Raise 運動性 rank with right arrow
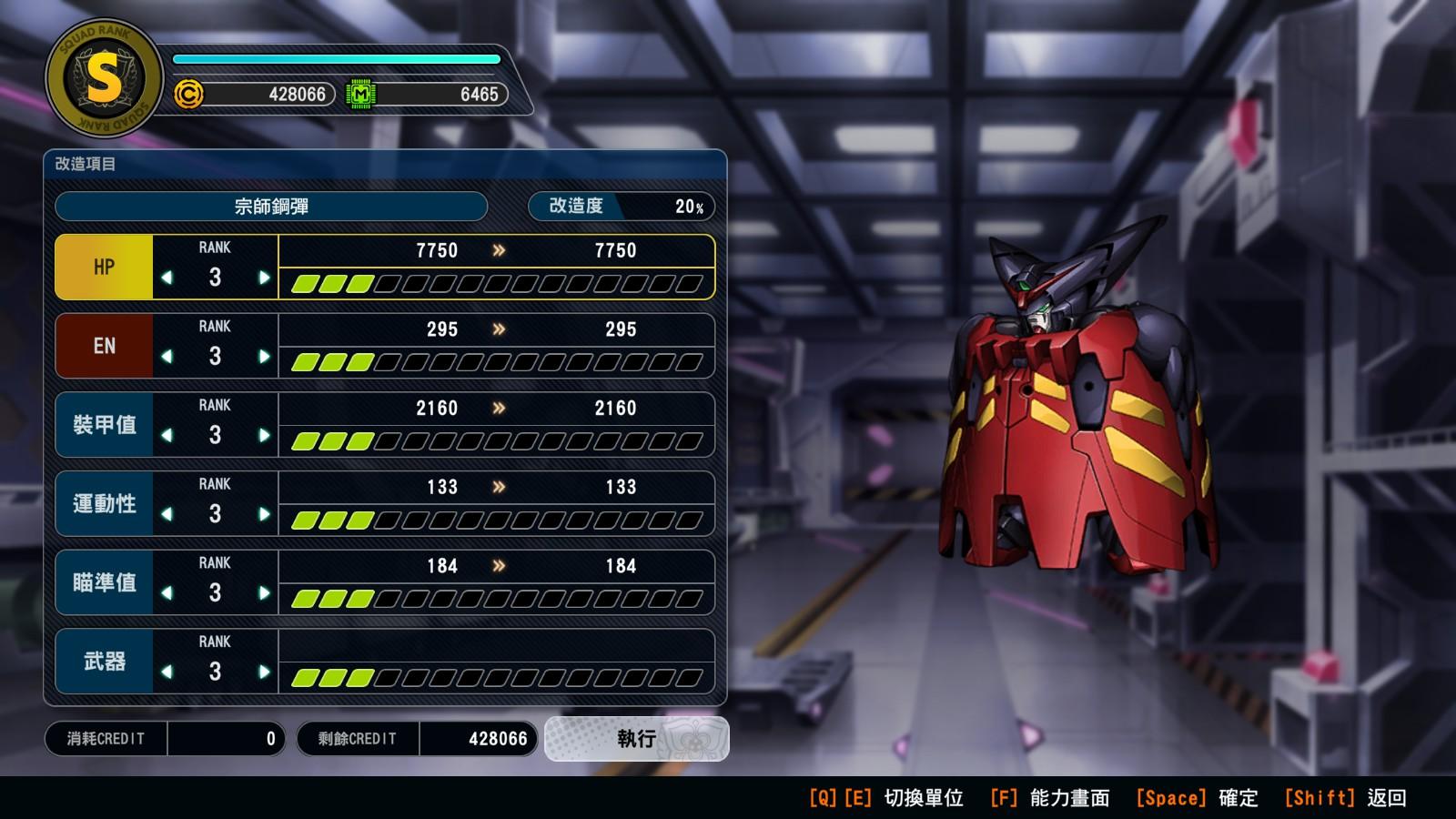Image resolution: width=1456 pixels, height=819 pixels. (264, 514)
